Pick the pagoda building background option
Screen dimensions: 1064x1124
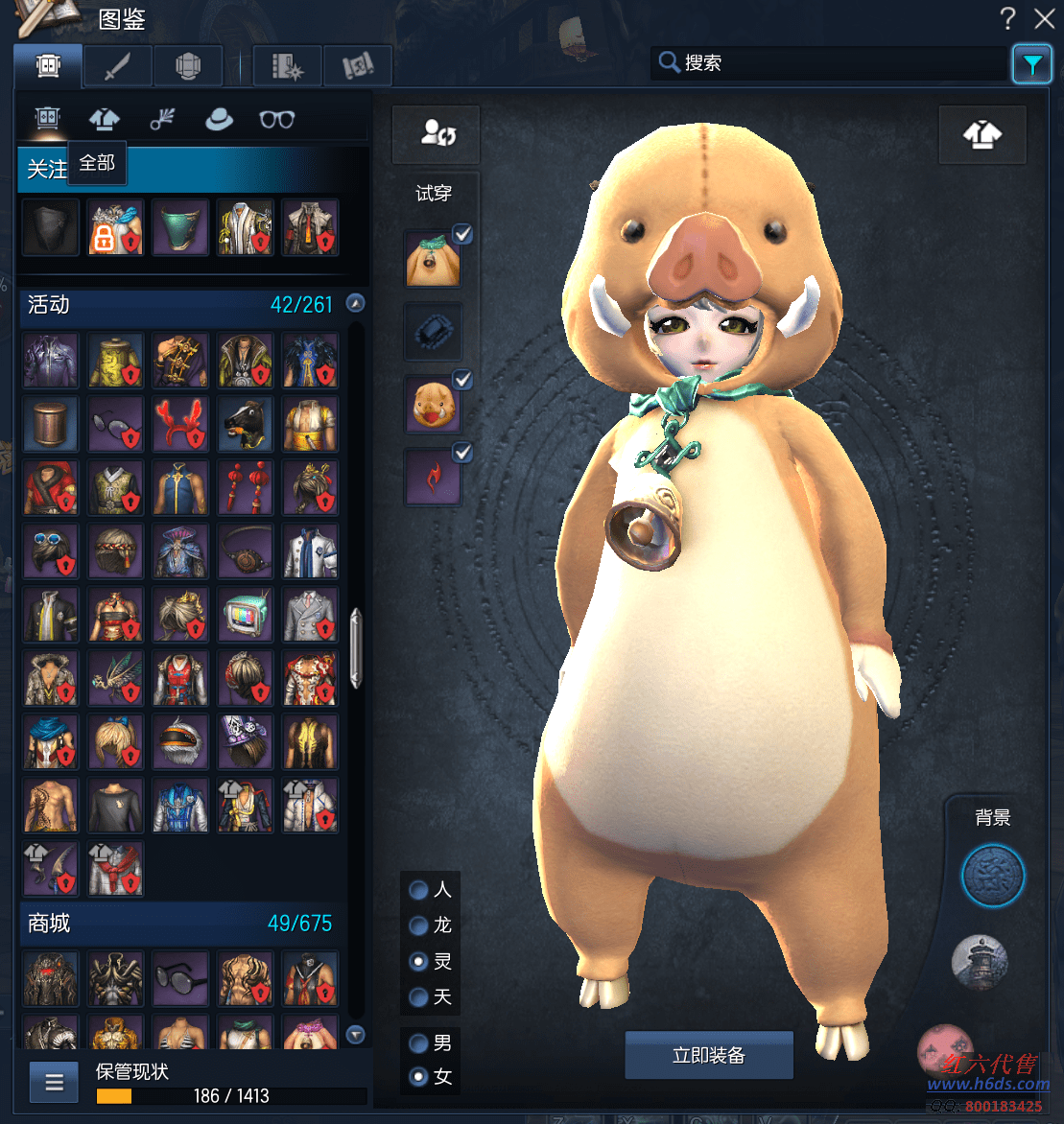coord(980,962)
